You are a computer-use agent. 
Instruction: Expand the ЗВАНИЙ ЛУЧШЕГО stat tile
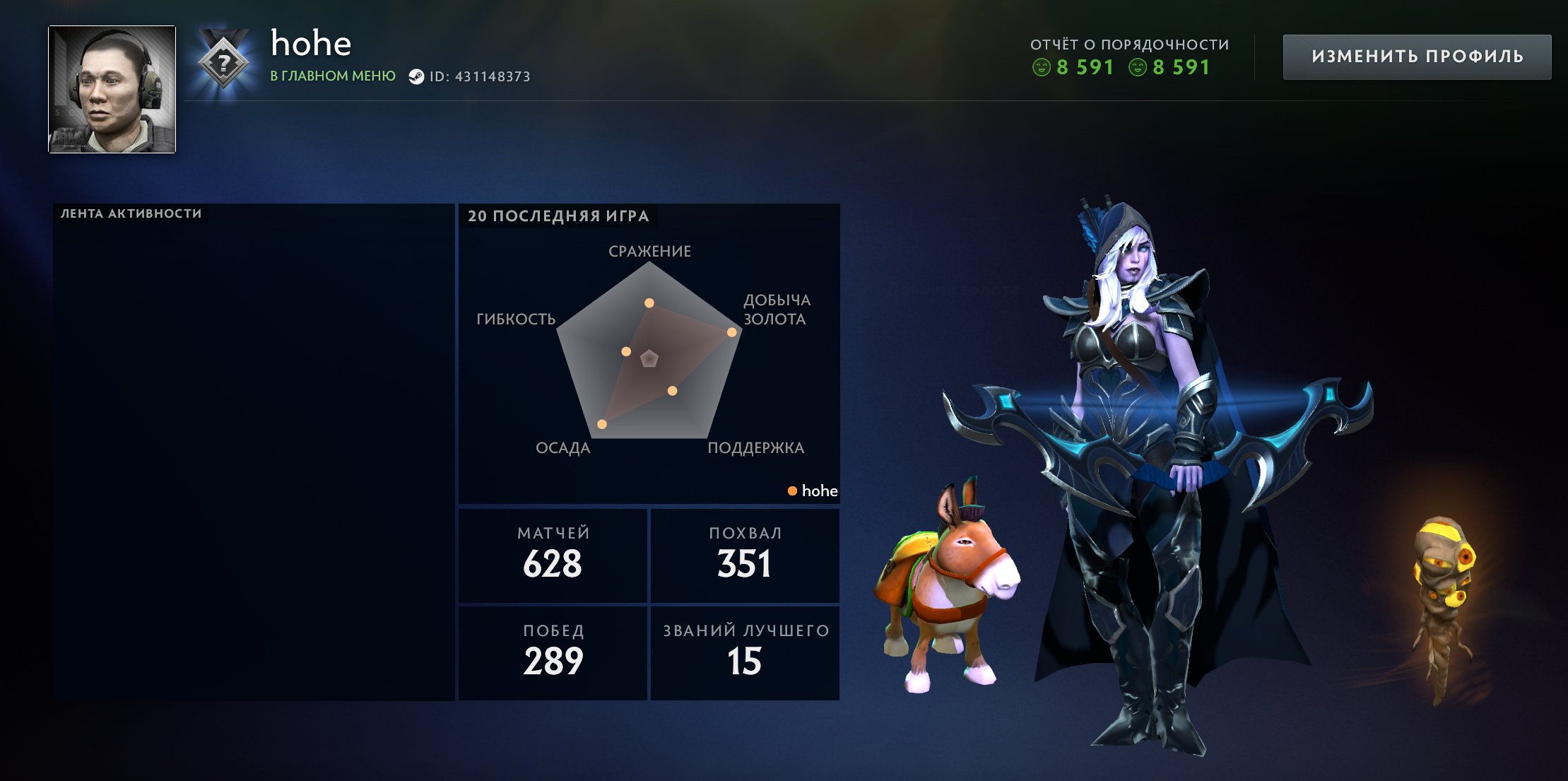[745, 652]
